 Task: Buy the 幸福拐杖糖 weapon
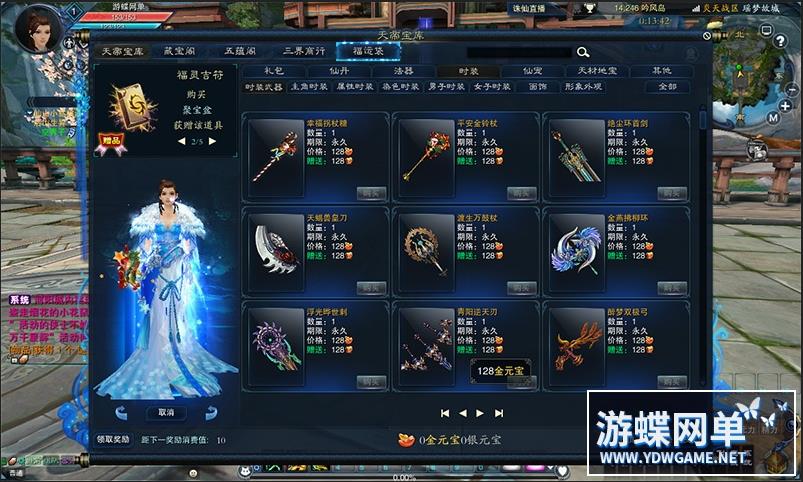pyautogui.click(x=370, y=192)
